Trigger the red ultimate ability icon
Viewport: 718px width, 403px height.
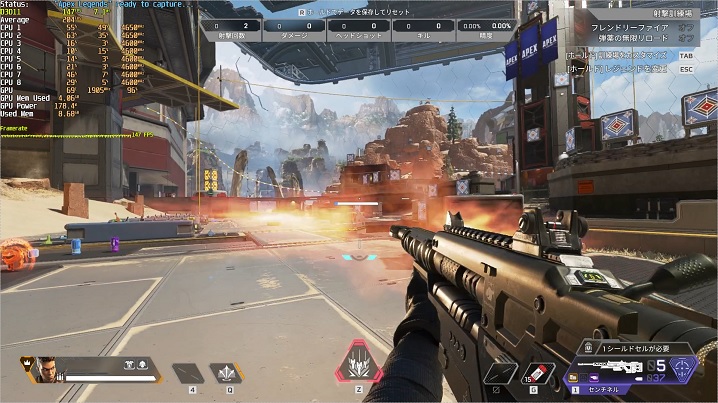click(358, 361)
